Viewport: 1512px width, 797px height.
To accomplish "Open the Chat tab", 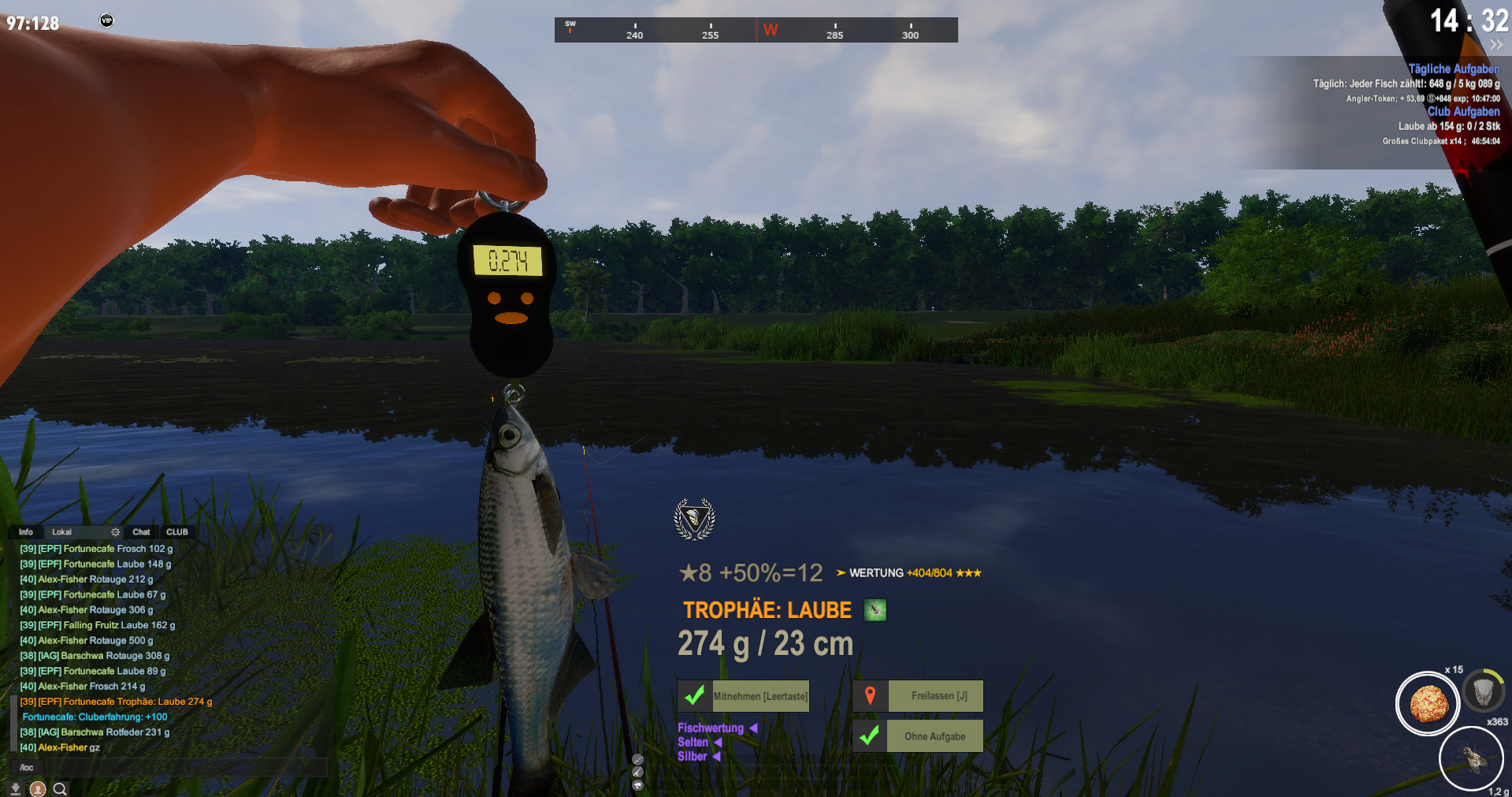I will 141,532.
